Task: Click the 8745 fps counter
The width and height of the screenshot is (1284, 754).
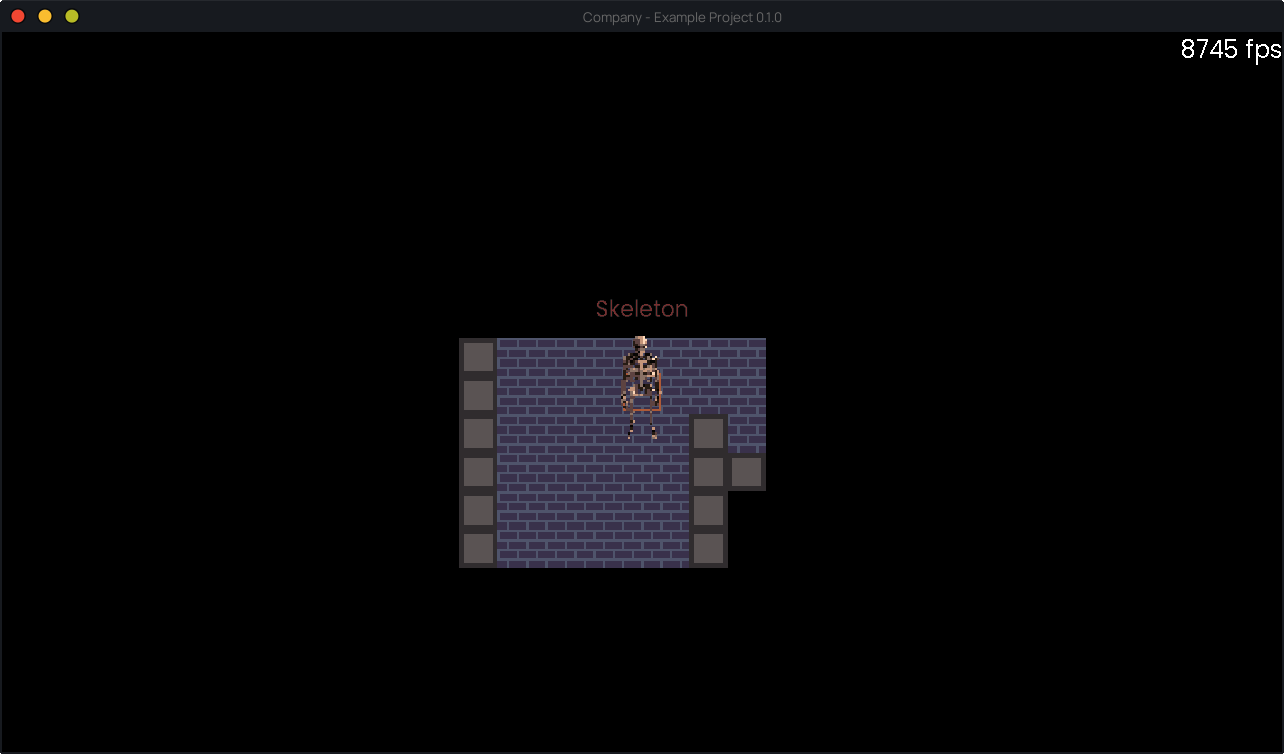Action: [1231, 48]
